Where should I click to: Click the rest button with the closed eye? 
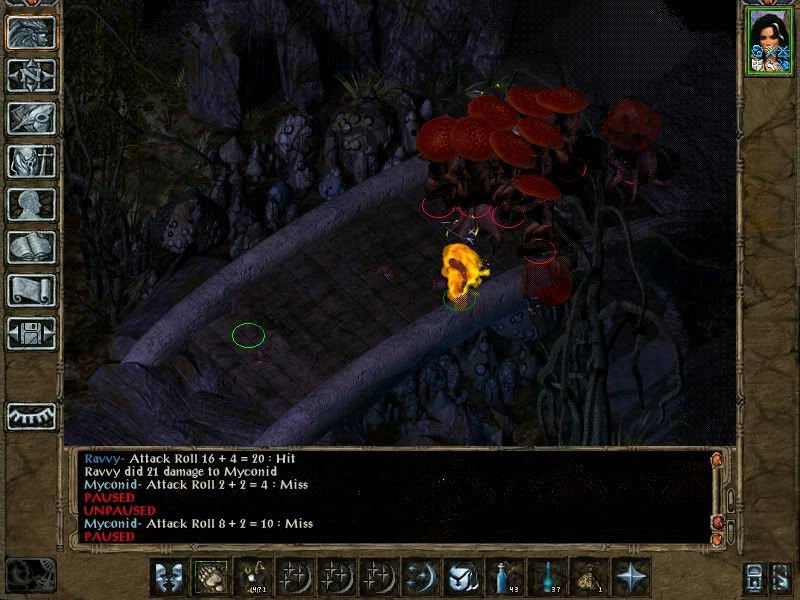point(31,414)
